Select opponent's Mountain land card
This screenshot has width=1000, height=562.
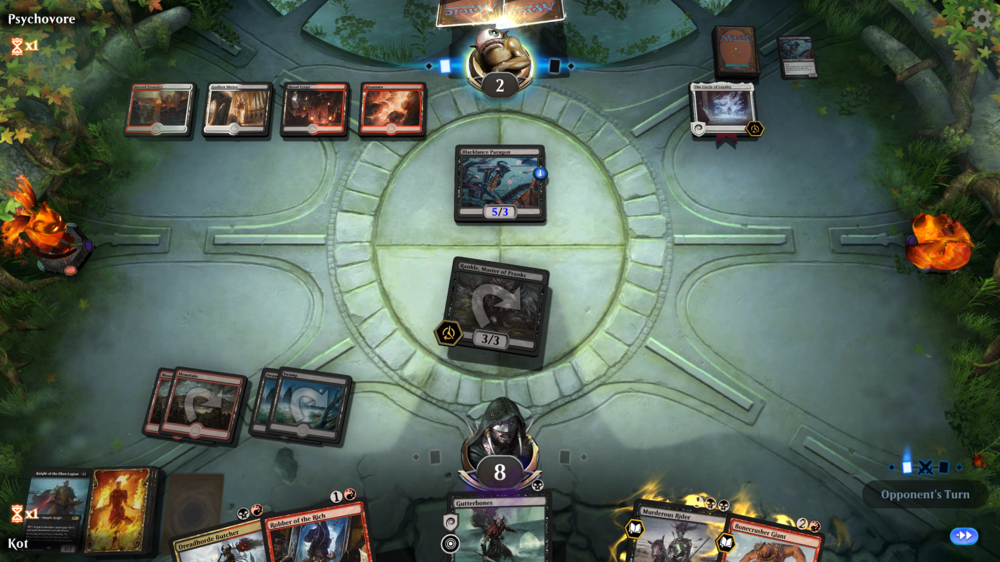click(x=392, y=109)
